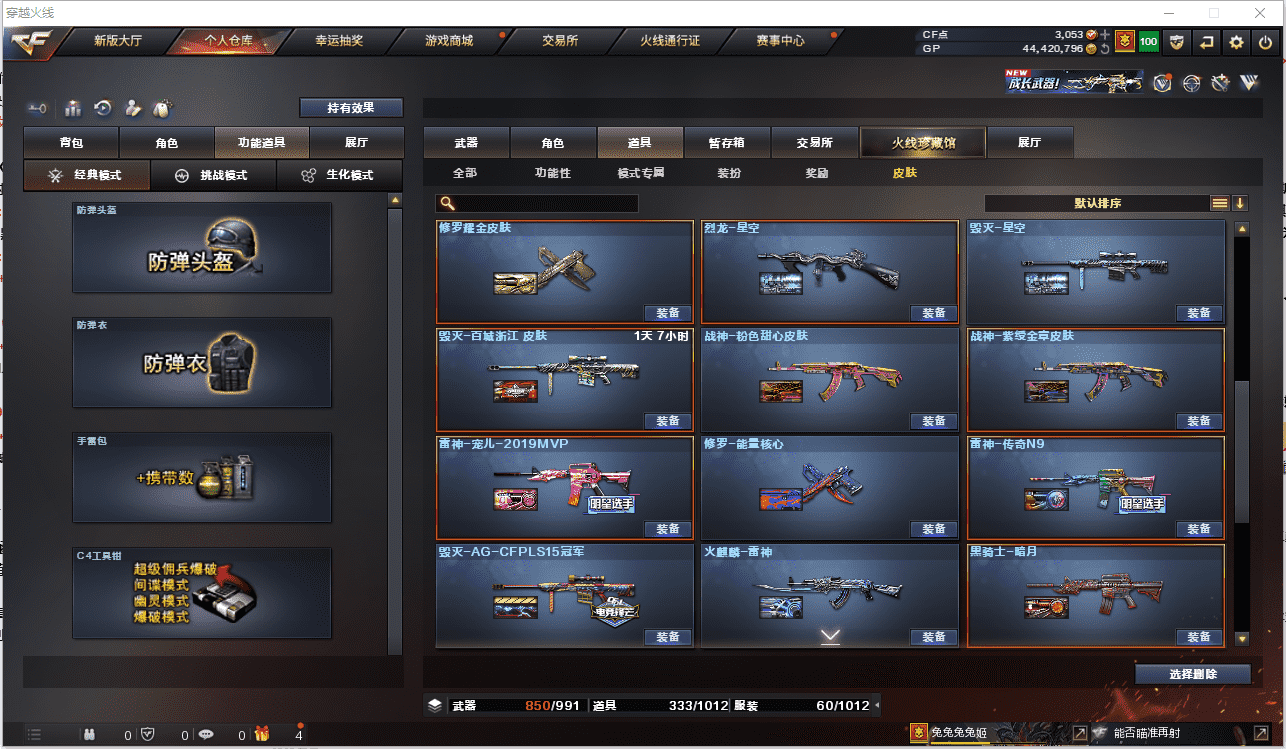The image size is (1286, 749).
Task: Select the 武器 weapons tab
Action: (x=466, y=143)
